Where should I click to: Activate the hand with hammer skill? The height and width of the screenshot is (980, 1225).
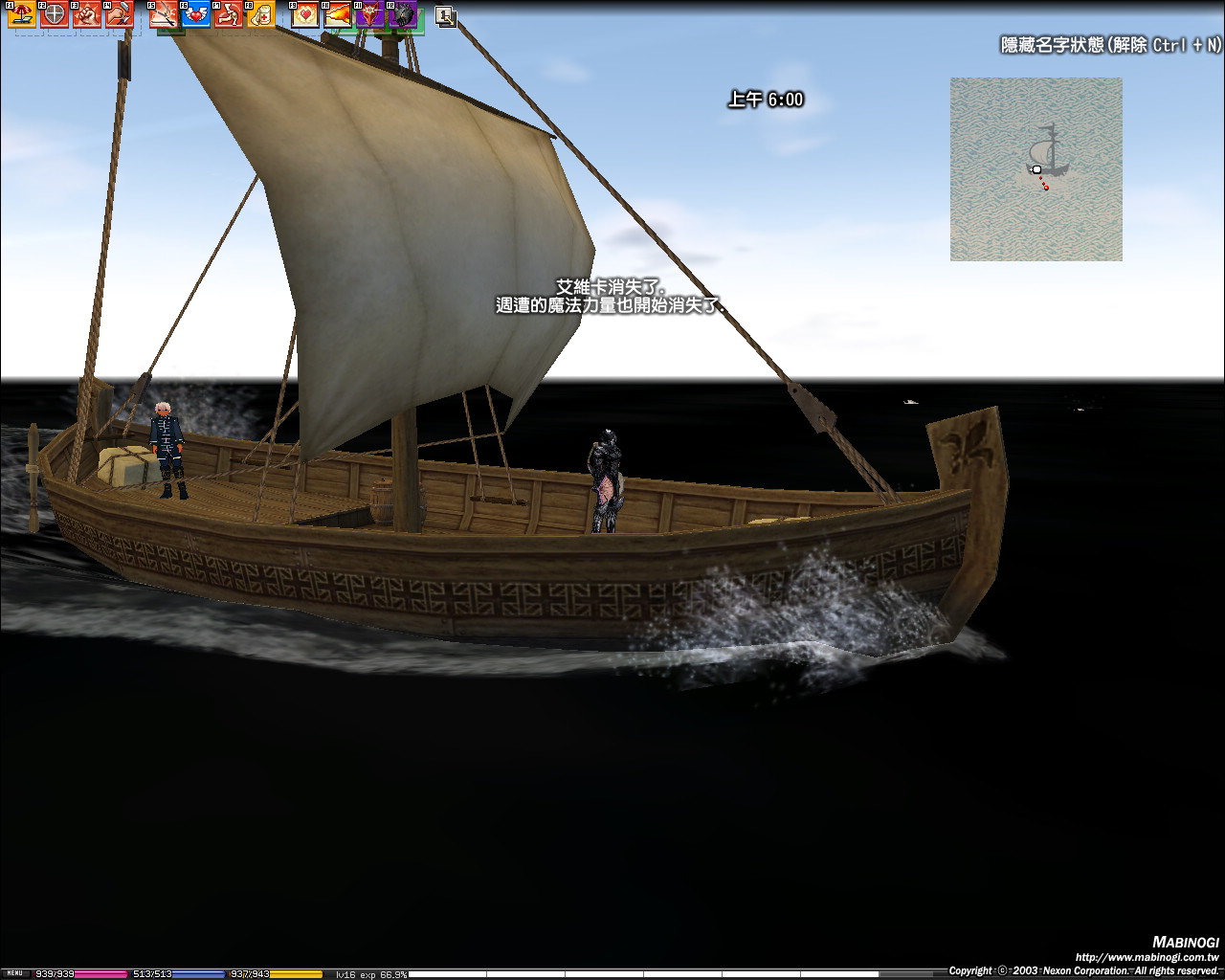(x=120, y=14)
